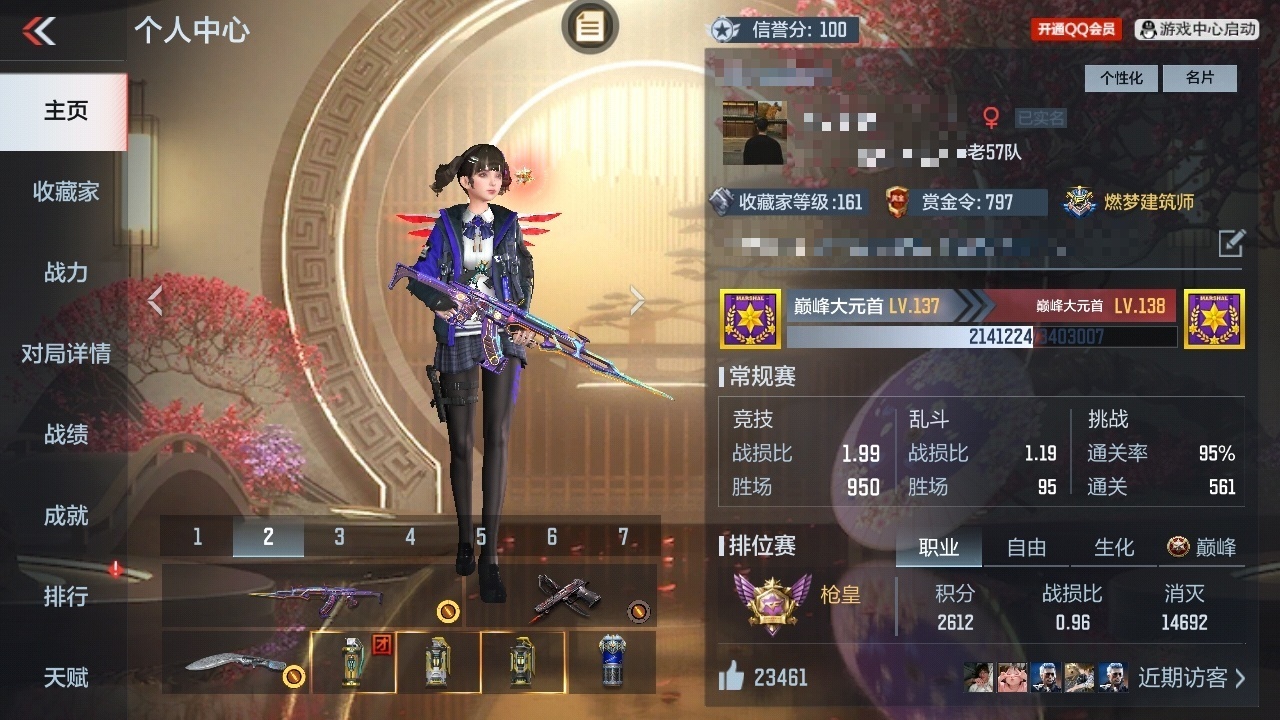Select the 巅峰 ranked tab
Image resolution: width=1280 pixels, height=720 pixels.
coord(1203,547)
